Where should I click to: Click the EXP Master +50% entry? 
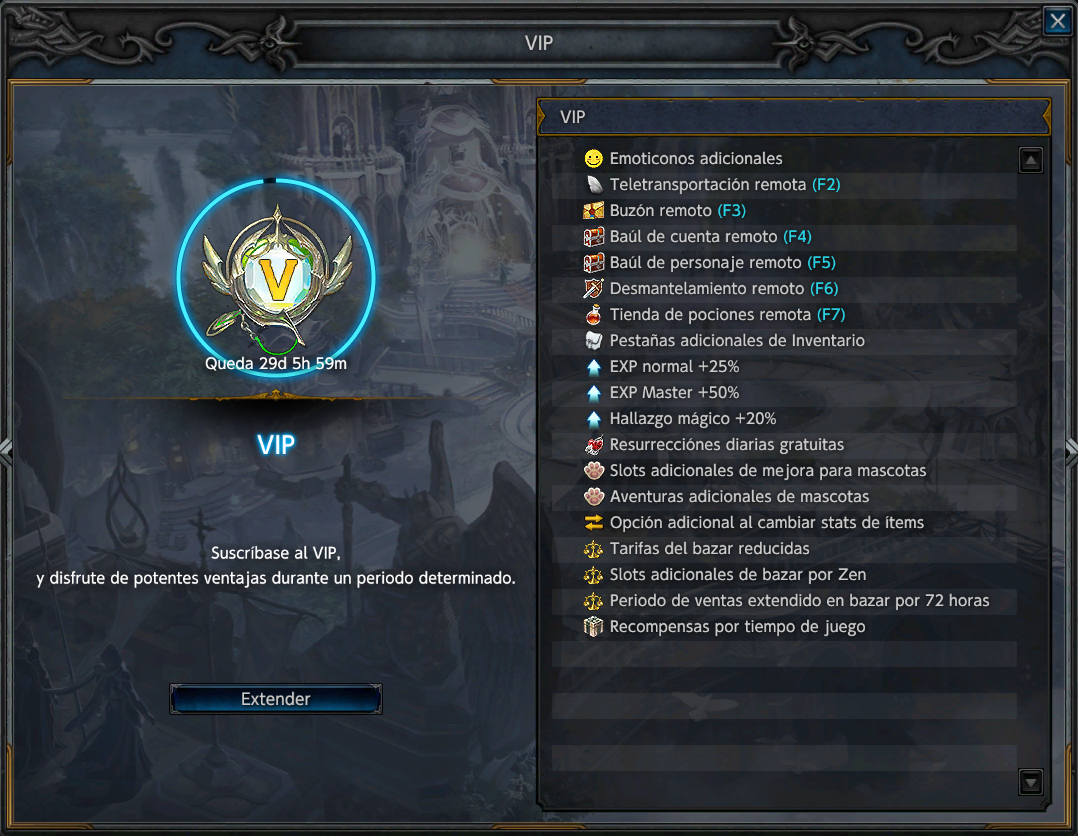[x=674, y=392]
